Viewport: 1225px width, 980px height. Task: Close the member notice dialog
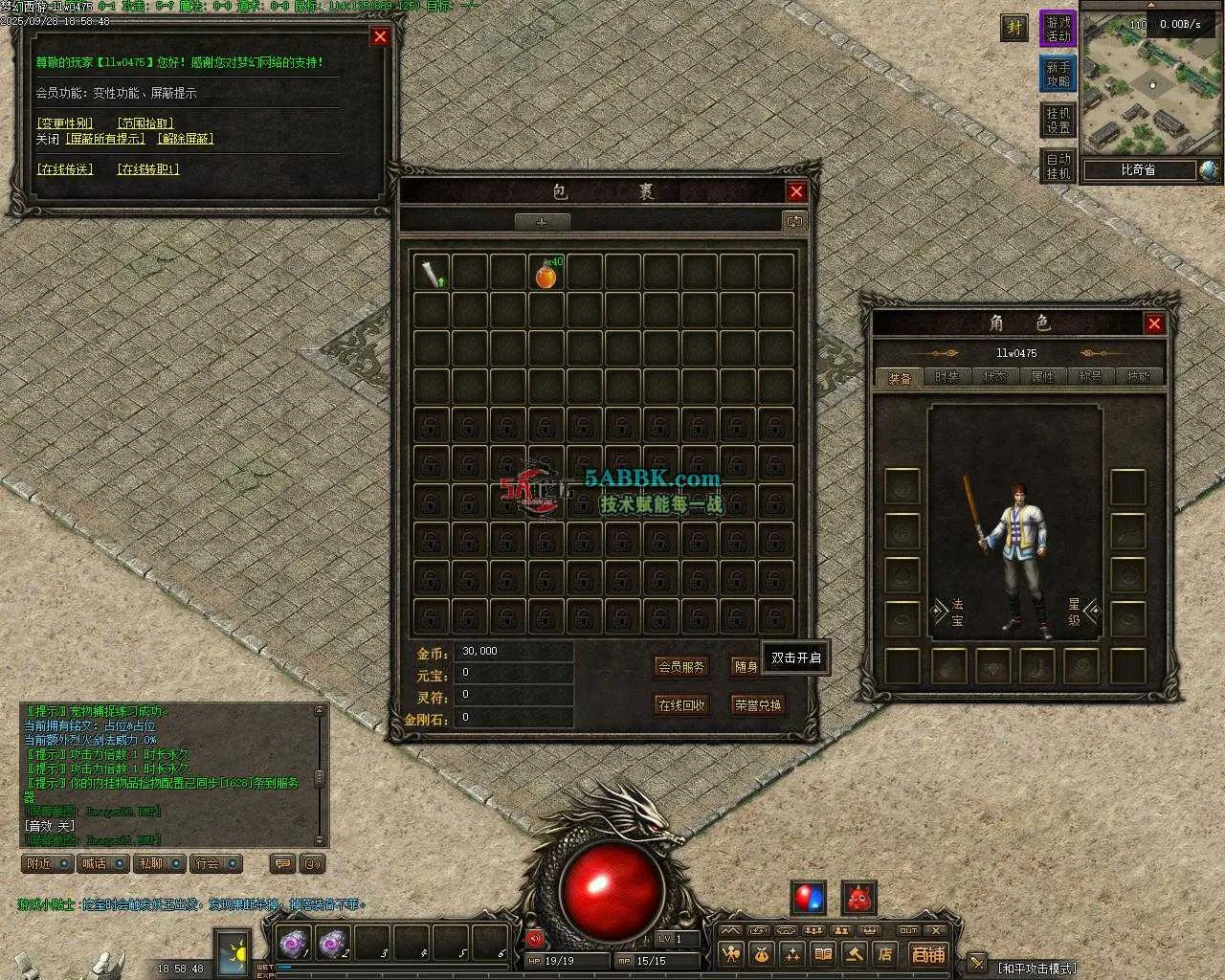coord(380,36)
